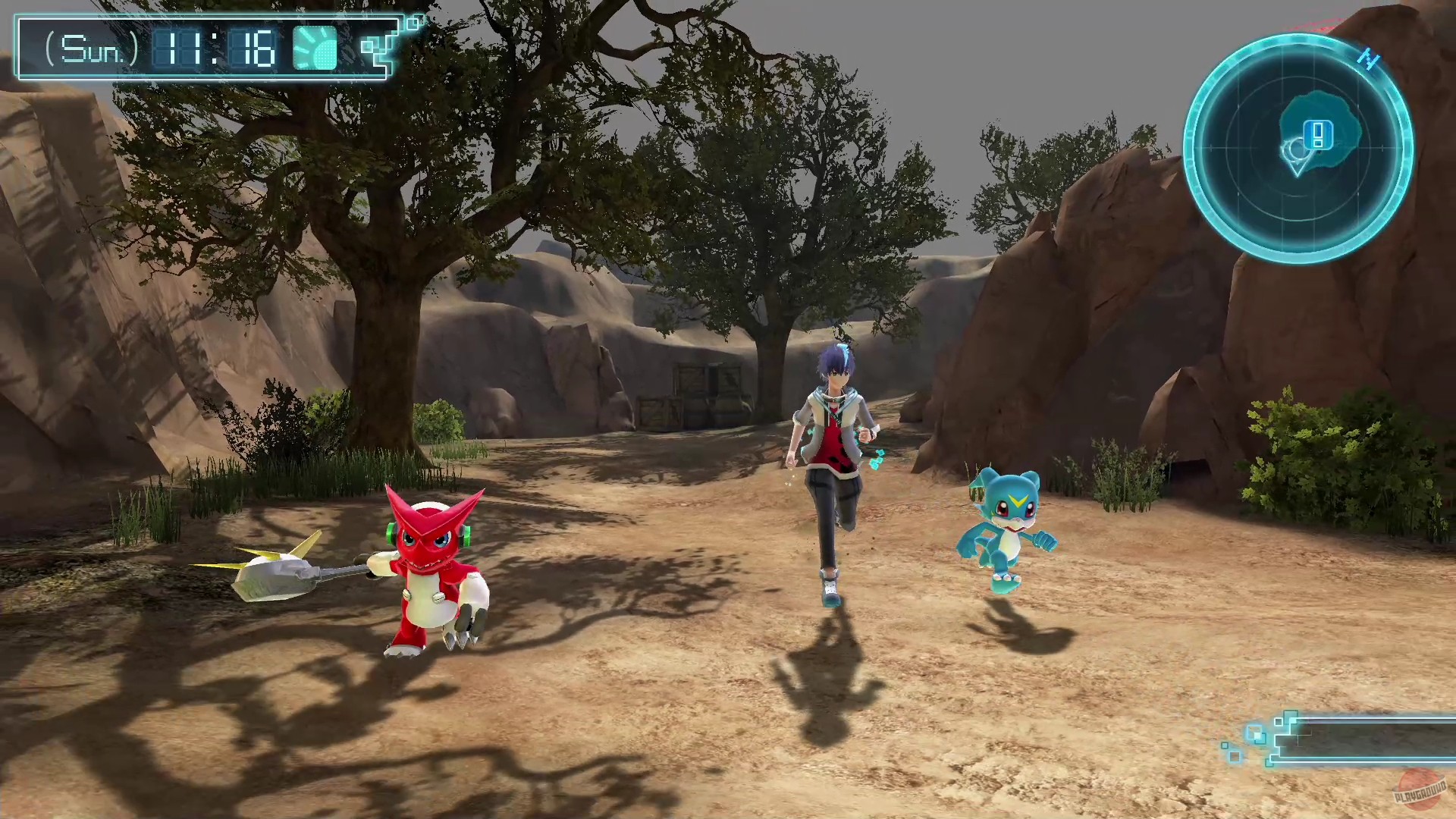
Task: Click the wooden crates near the cliff
Action: (701, 394)
